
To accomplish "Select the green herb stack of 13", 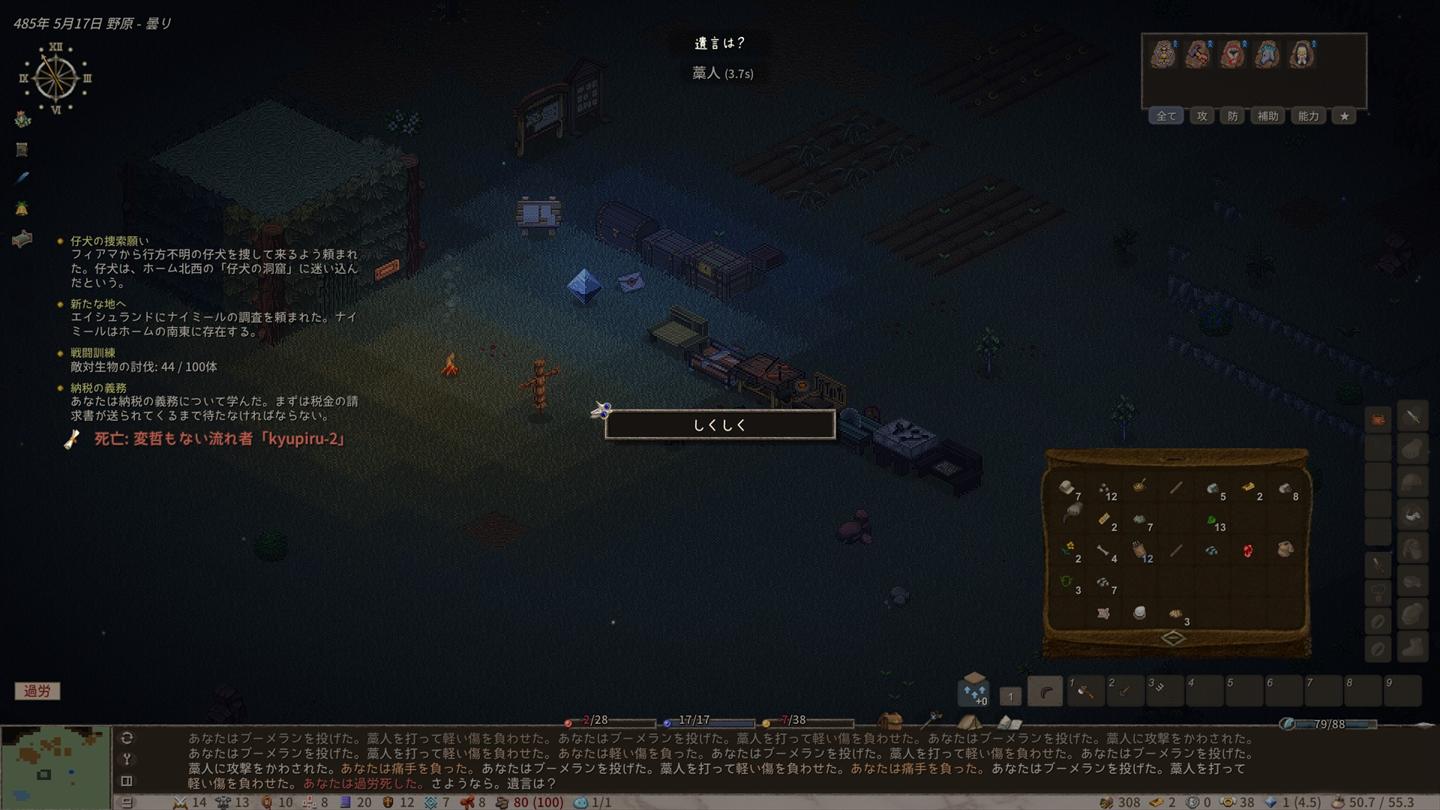I will click(x=1212, y=521).
